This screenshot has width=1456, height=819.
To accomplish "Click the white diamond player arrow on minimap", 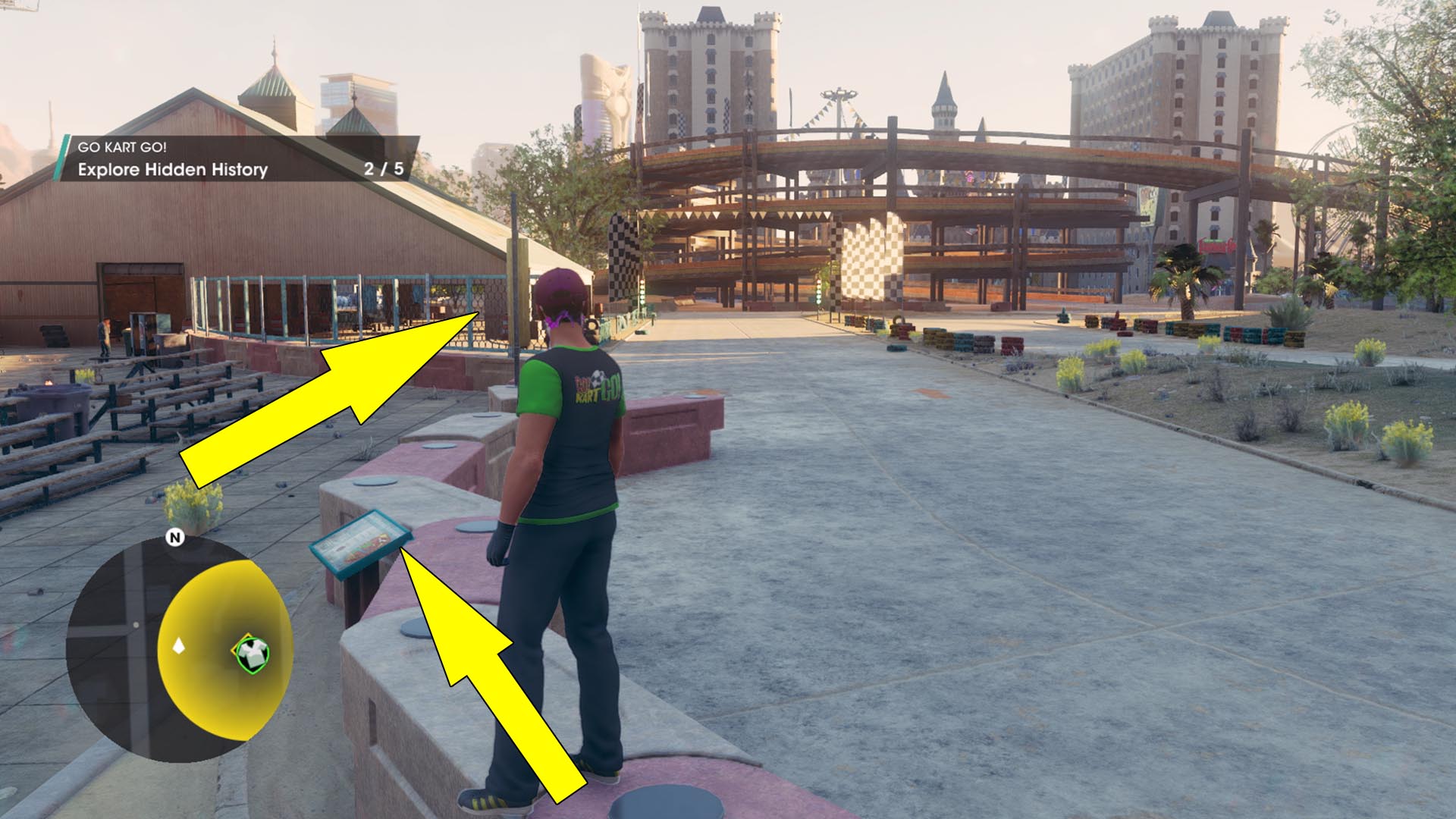I will tap(179, 646).
